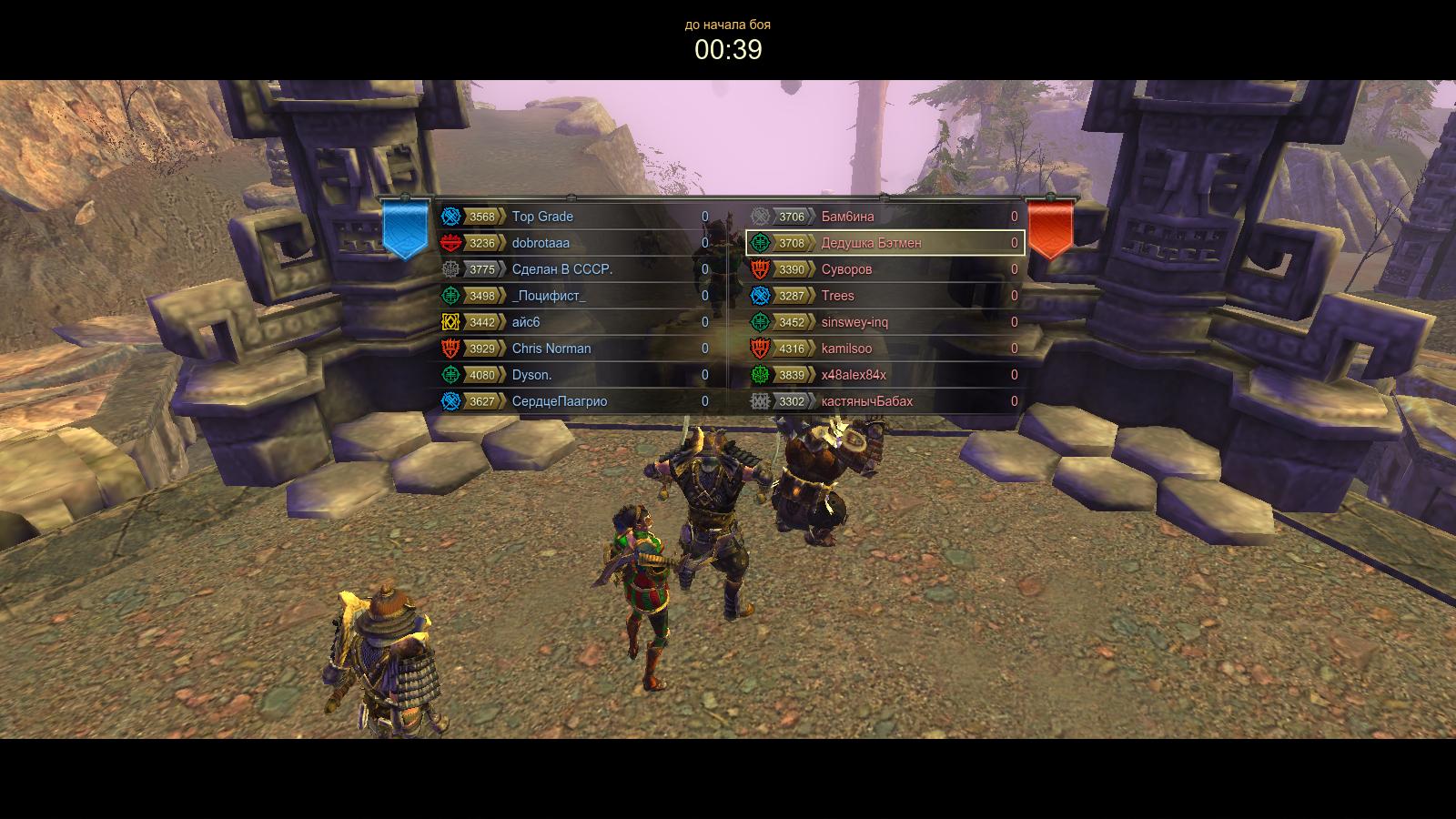The image size is (1456, 819).
Task: Click the blue team banner
Action: point(405,227)
